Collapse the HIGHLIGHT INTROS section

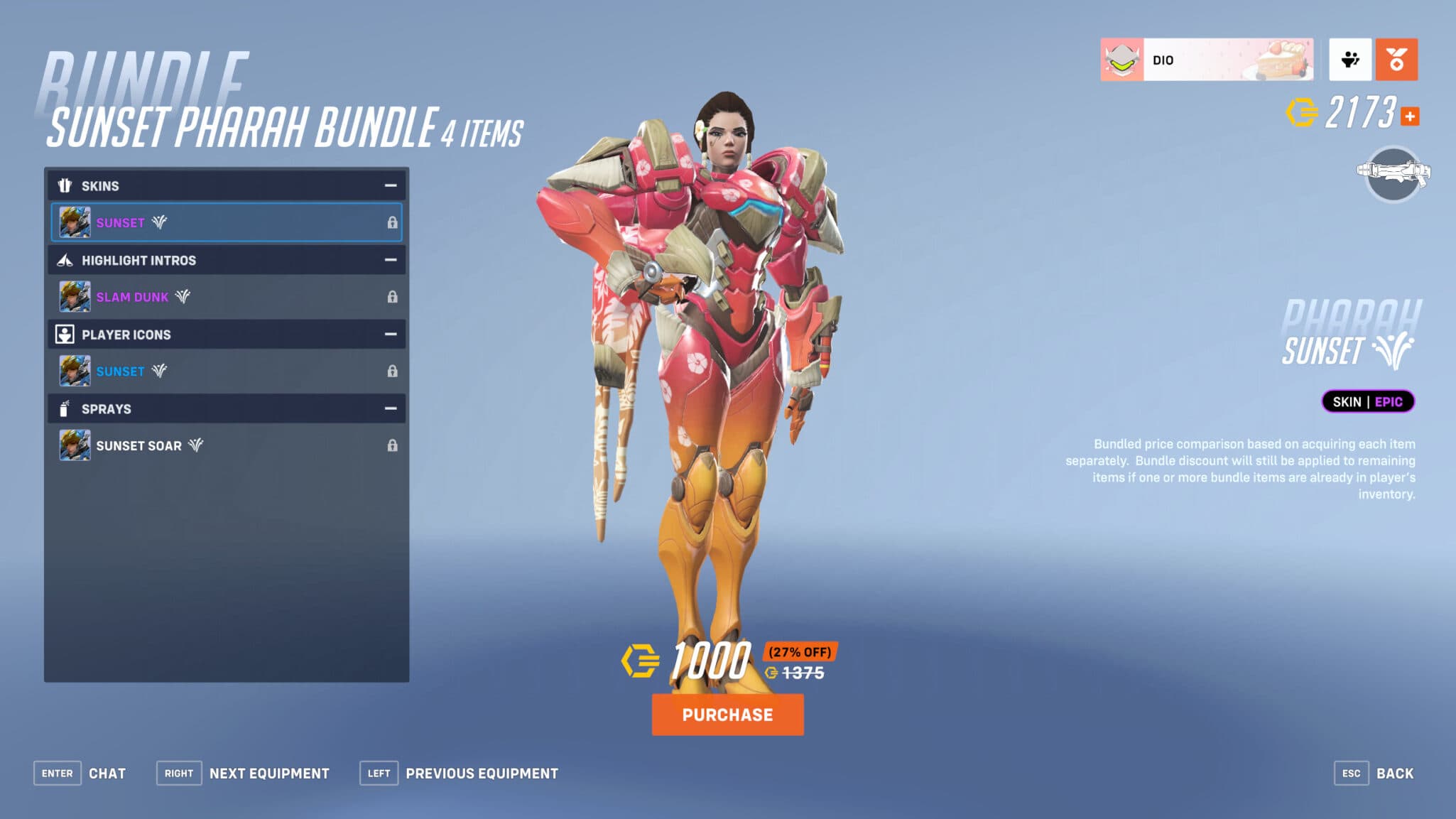(390, 260)
